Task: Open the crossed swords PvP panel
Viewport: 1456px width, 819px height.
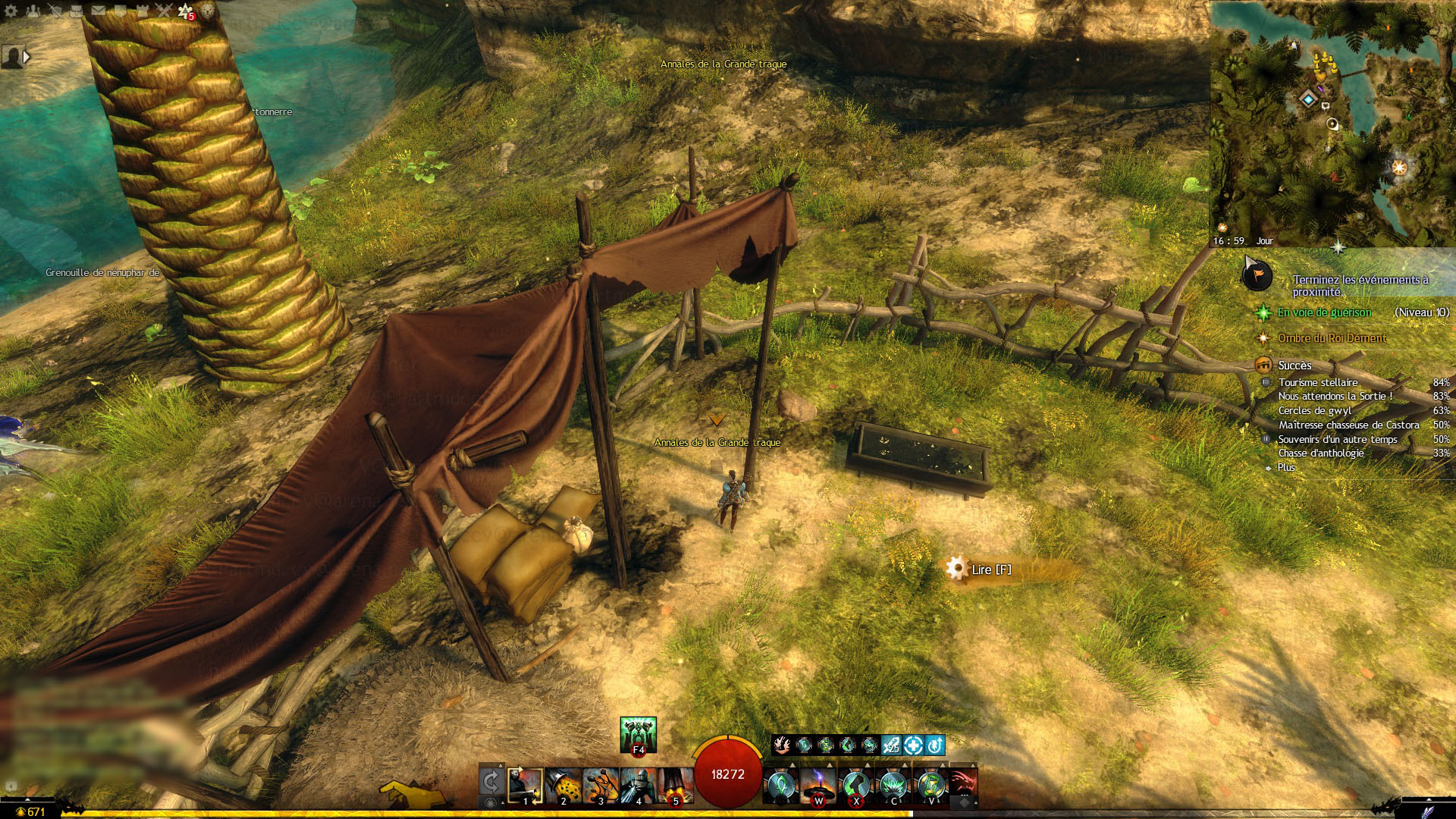Action: 164,11
